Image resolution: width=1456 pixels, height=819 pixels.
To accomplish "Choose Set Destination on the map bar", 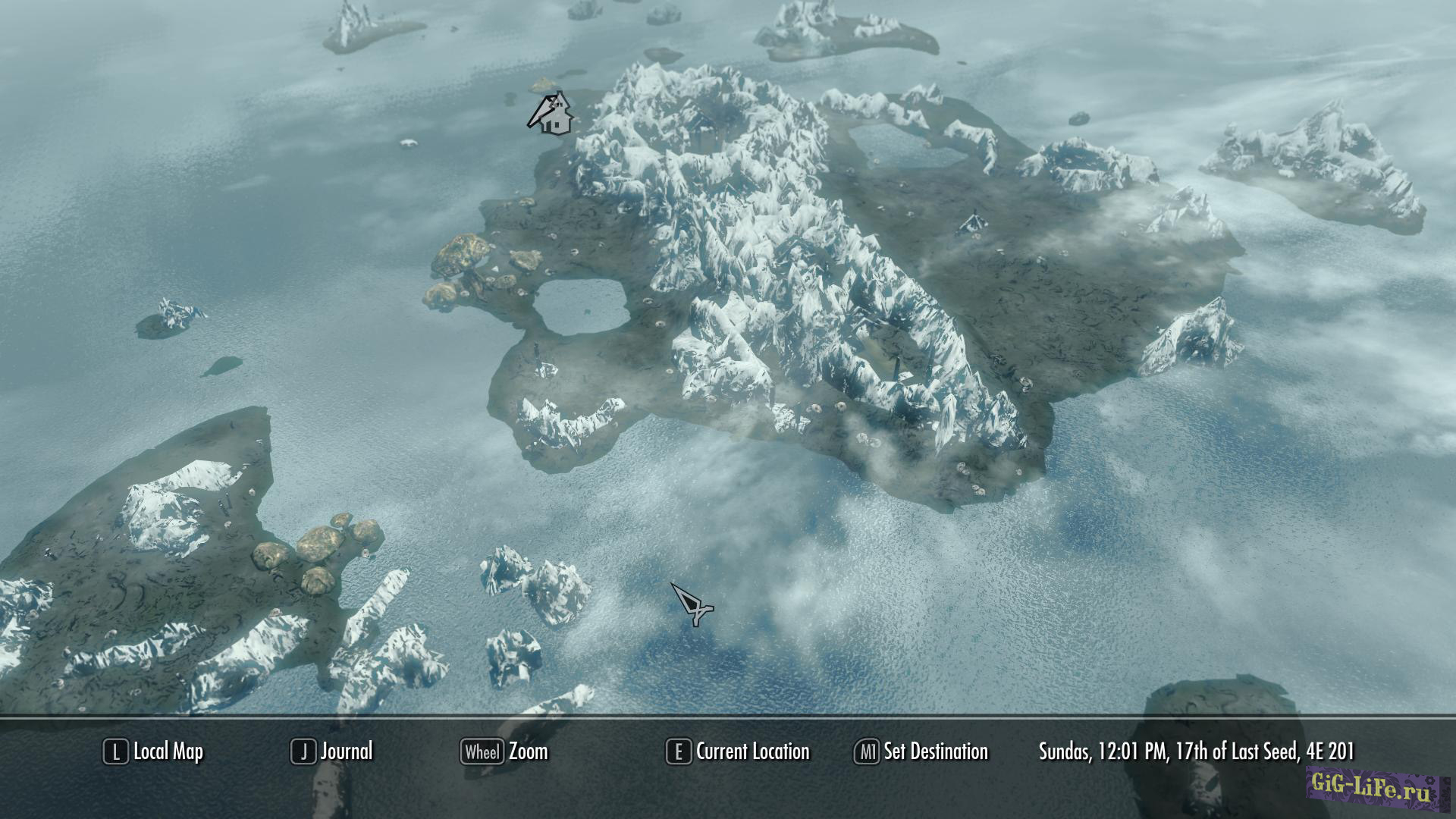I will pyautogui.click(x=921, y=752).
